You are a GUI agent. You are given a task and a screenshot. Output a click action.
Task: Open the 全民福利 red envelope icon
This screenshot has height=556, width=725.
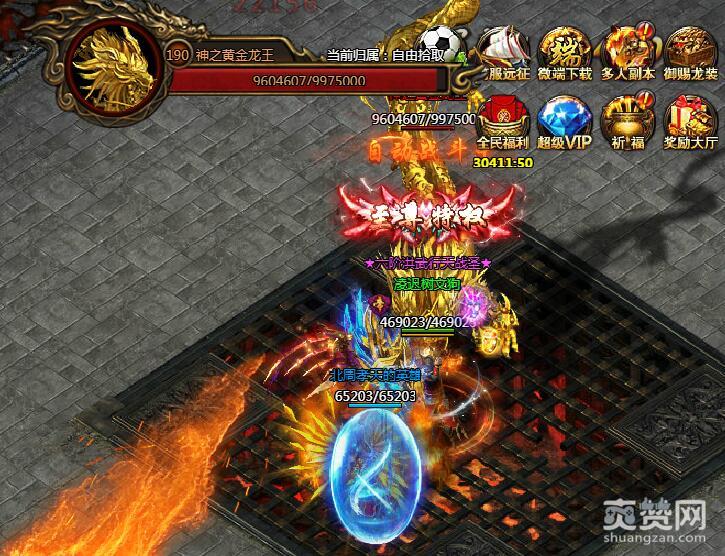[x=504, y=122]
